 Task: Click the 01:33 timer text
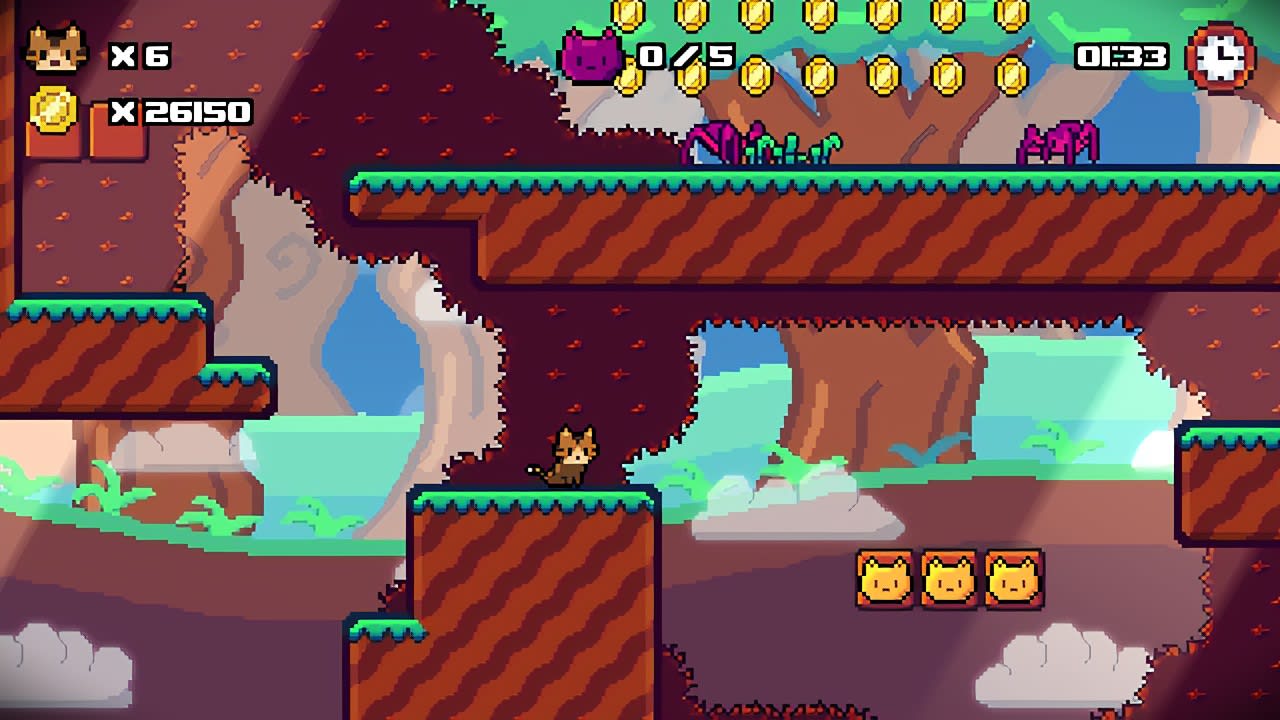pos(1120,55)
